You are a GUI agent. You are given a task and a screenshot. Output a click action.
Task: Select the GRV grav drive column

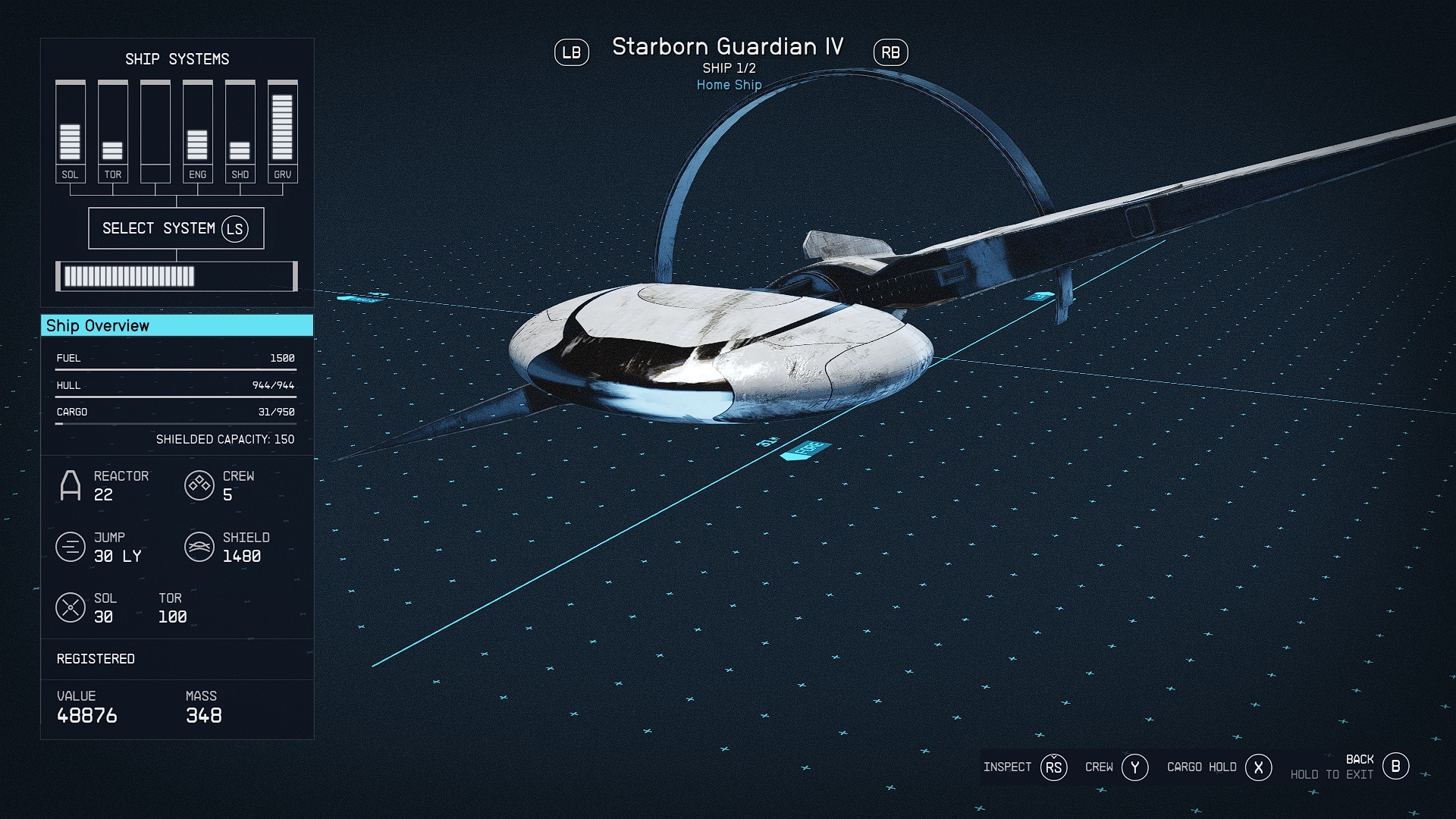(282, 131)
